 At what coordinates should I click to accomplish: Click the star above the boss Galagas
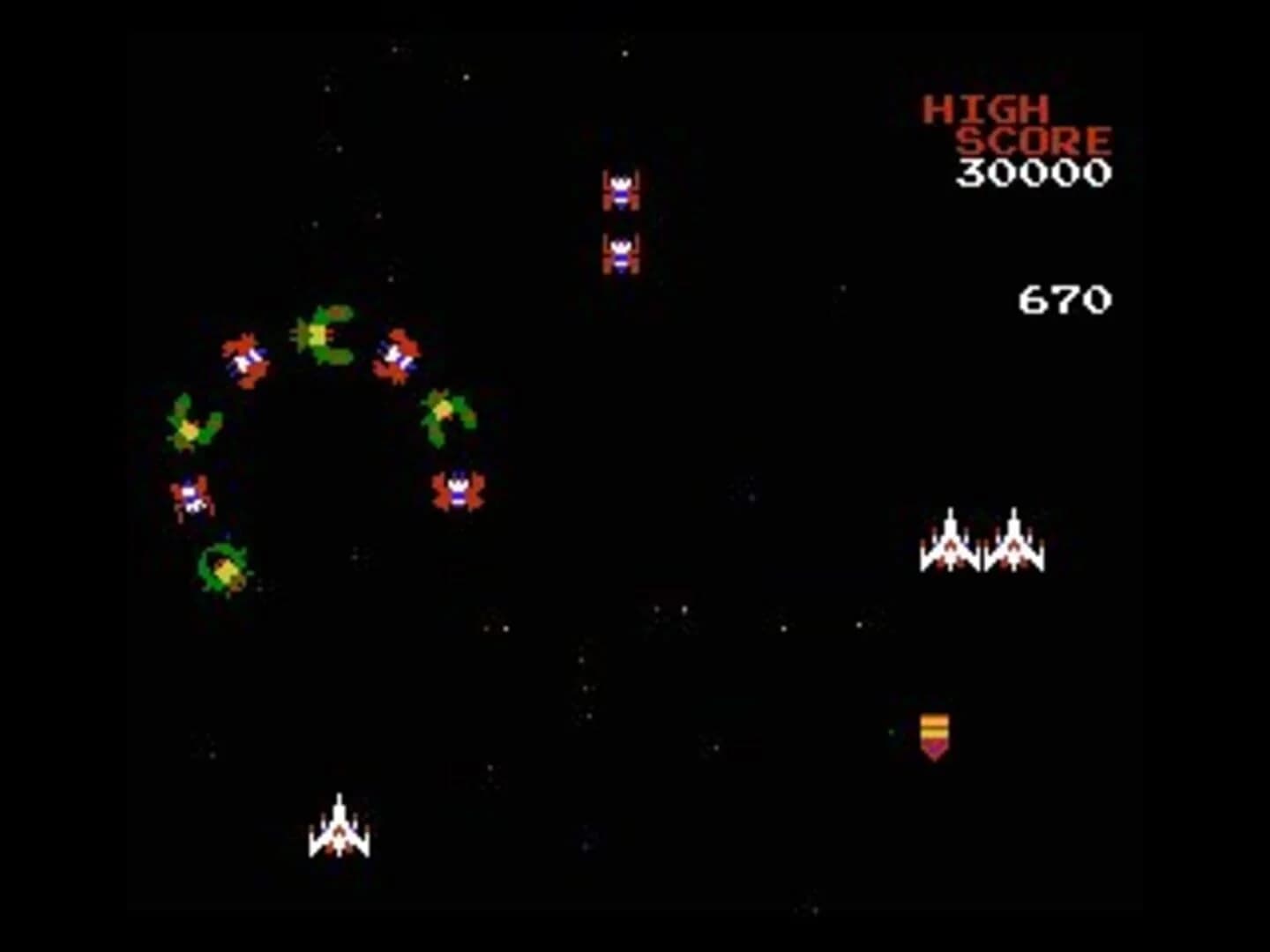[x=626, y=53]
